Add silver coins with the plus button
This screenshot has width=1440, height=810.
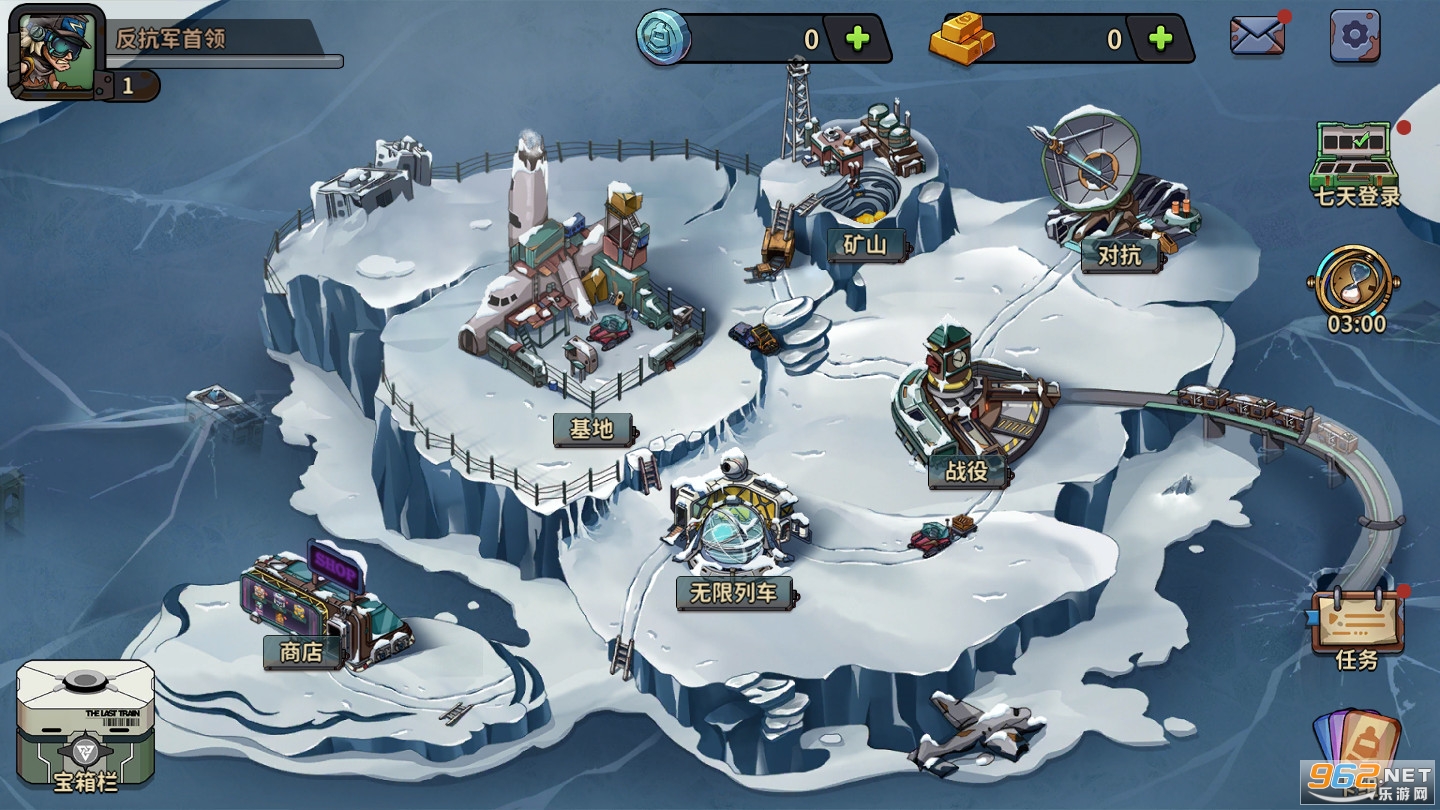(x=858, y=39)
